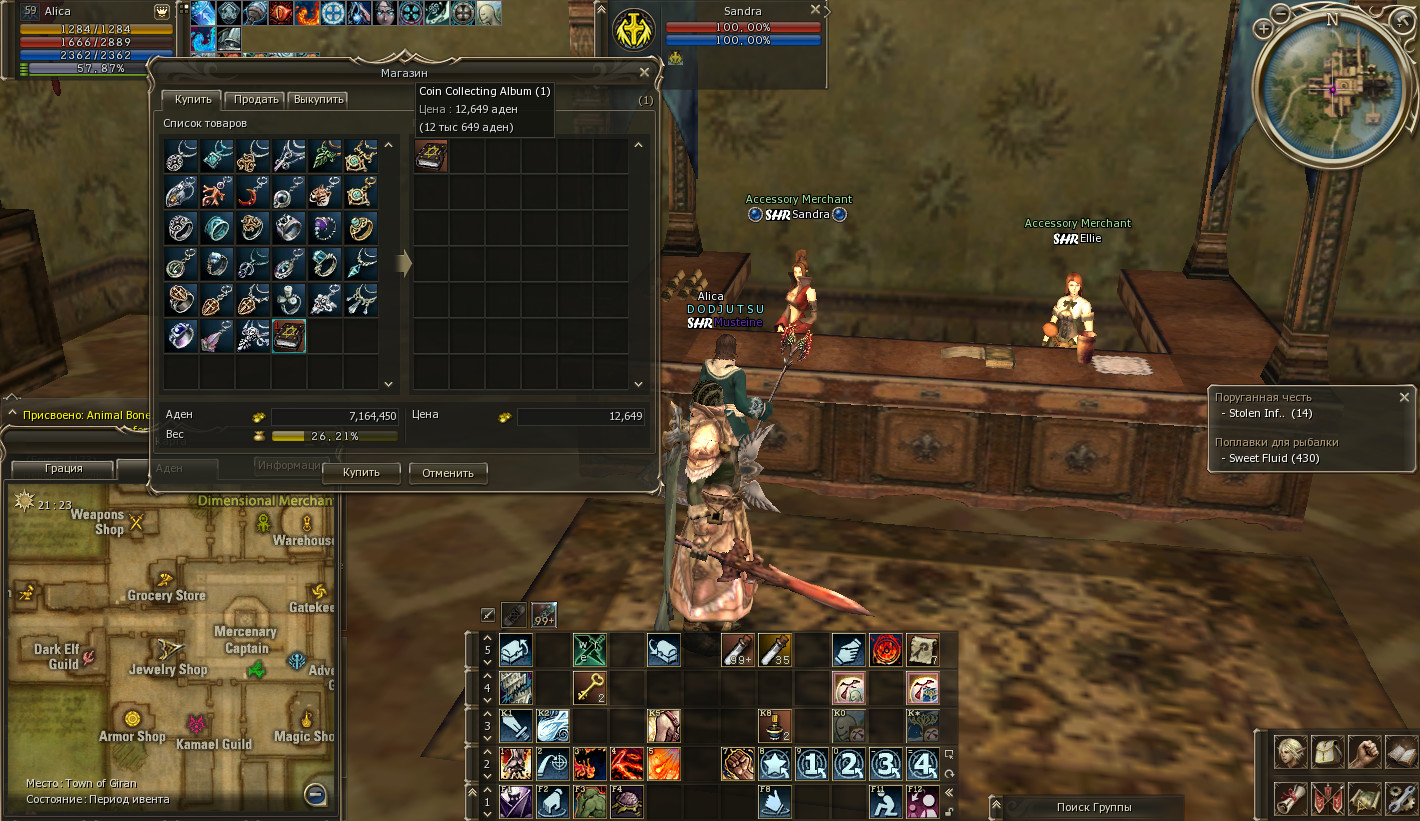
Task: Use the golden key hotbar item
Action: (x=588, y=687)
